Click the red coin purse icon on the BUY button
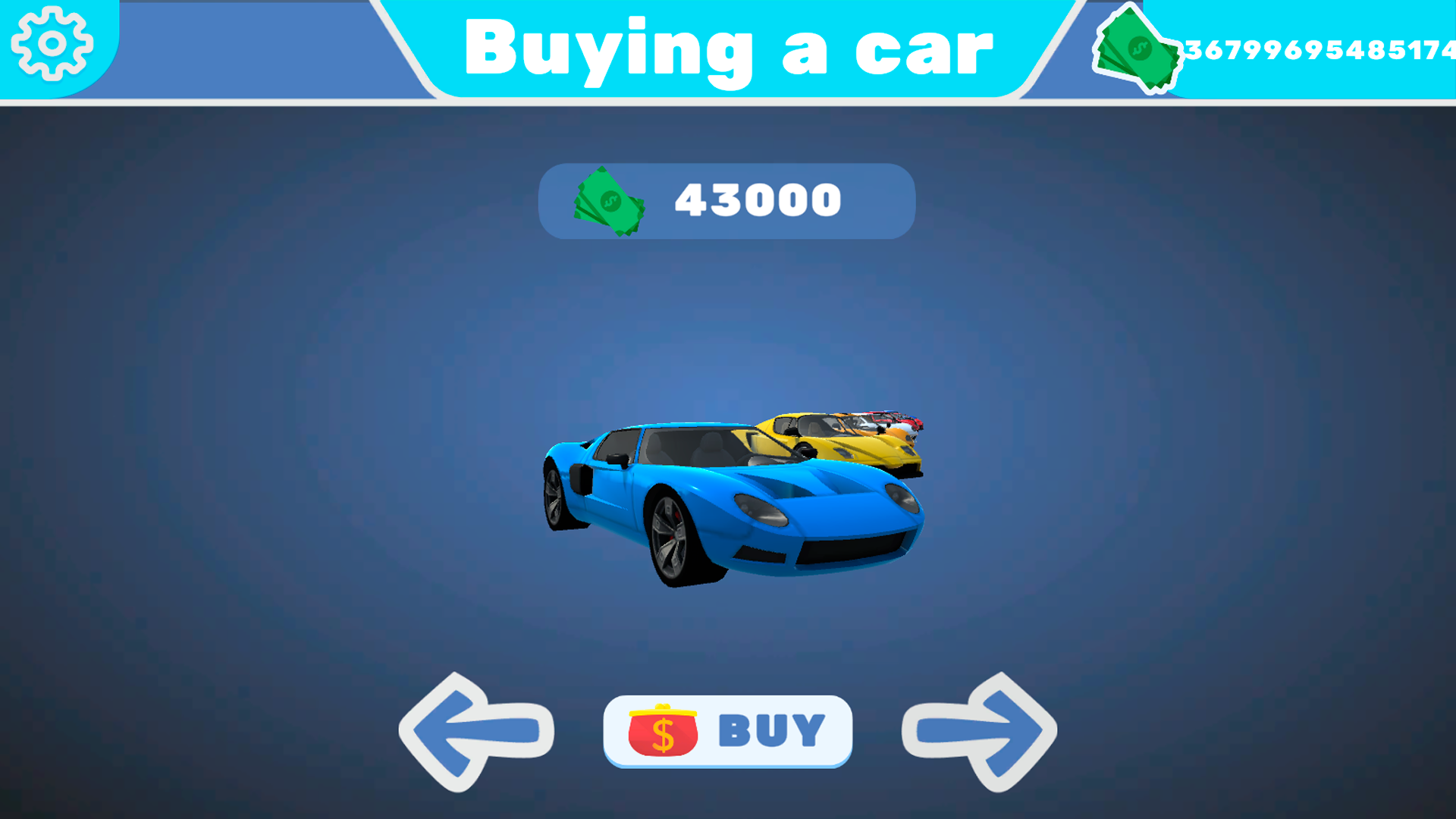Viewport: 1456px width, 819px height. pyautogui.click(x=661, y=730)
